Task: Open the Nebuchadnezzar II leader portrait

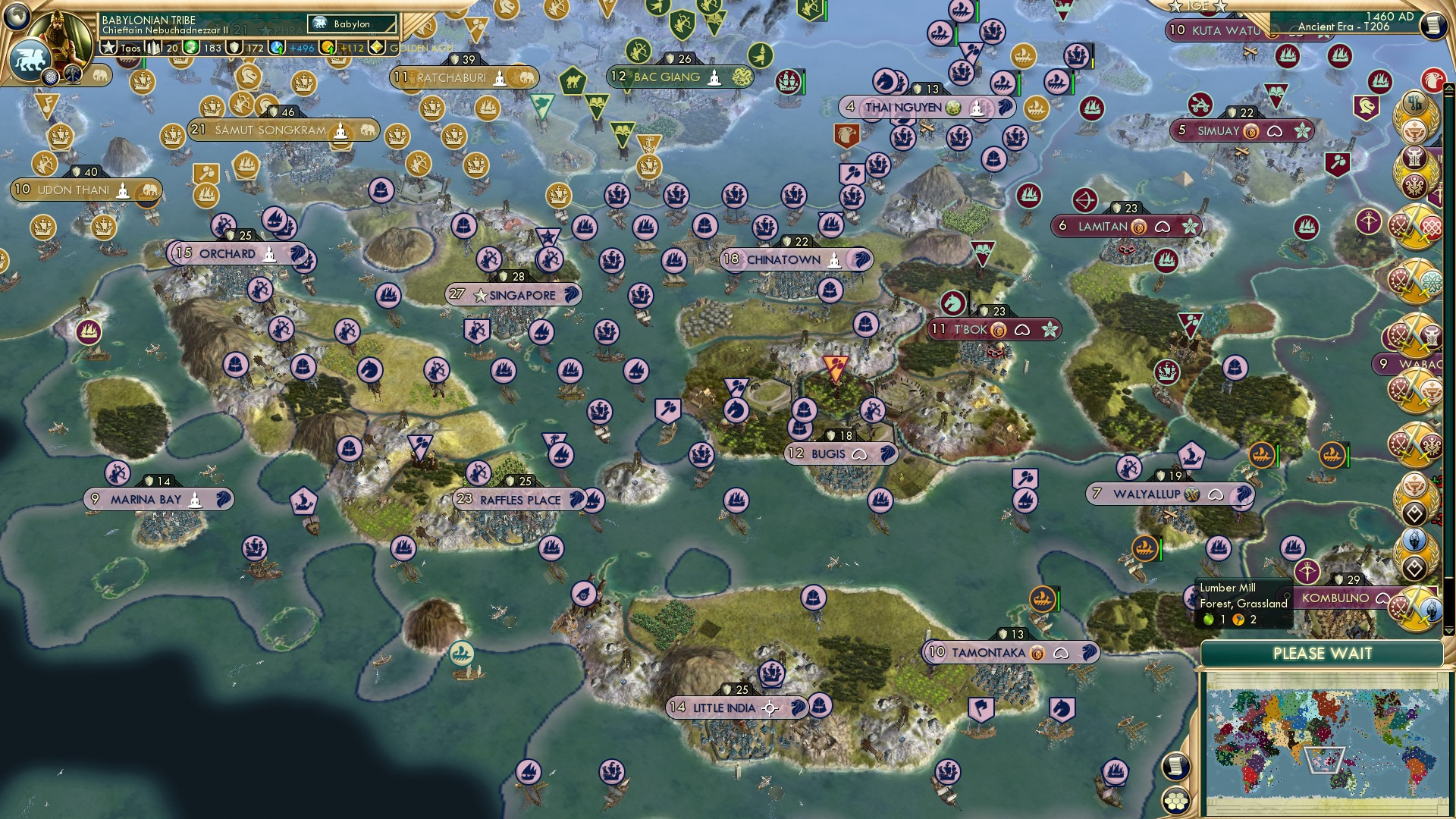Action: 62,36
